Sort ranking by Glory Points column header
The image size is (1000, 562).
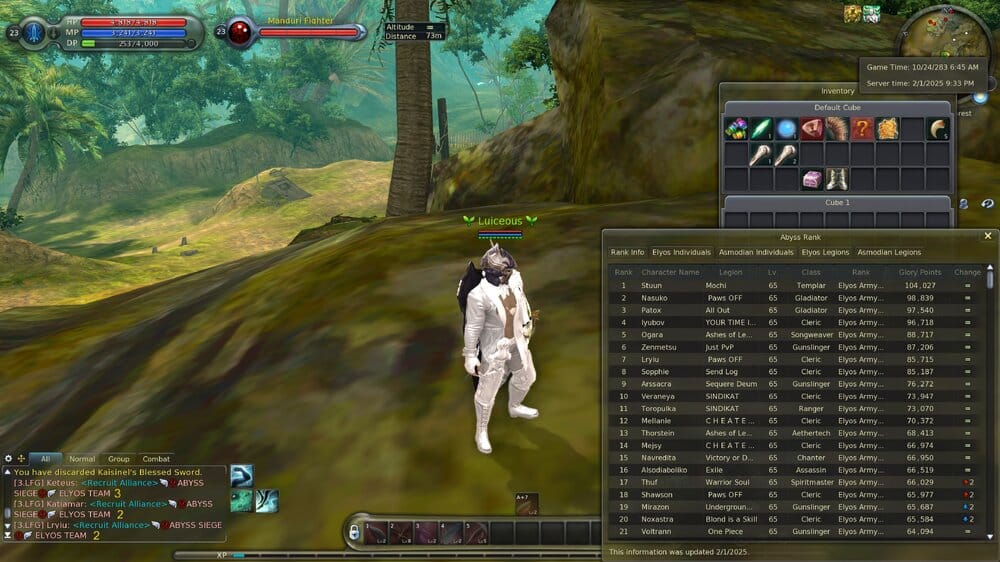point(920,272)
